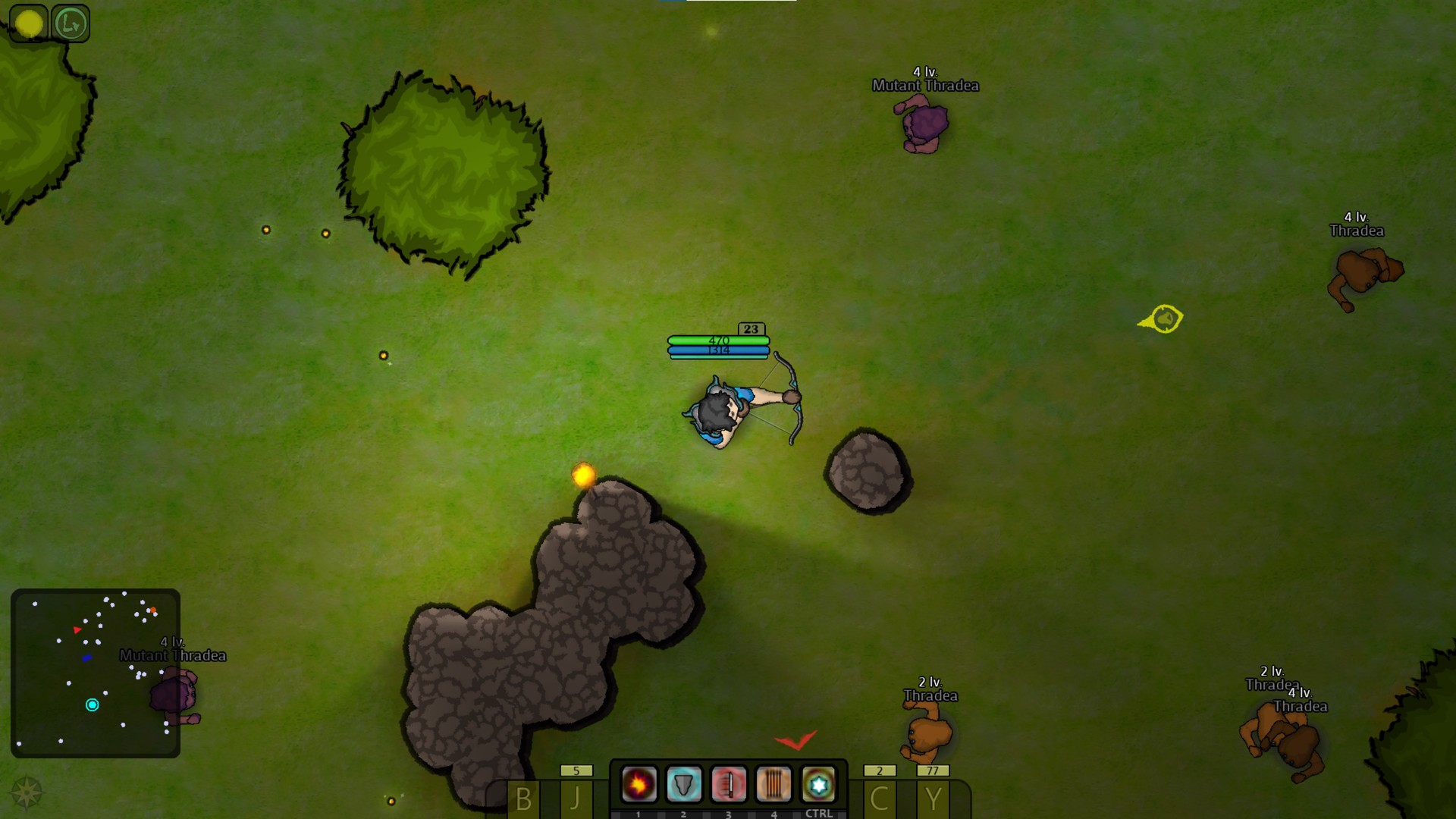Click the red chevron marker above the hotbar

[797, 742]
